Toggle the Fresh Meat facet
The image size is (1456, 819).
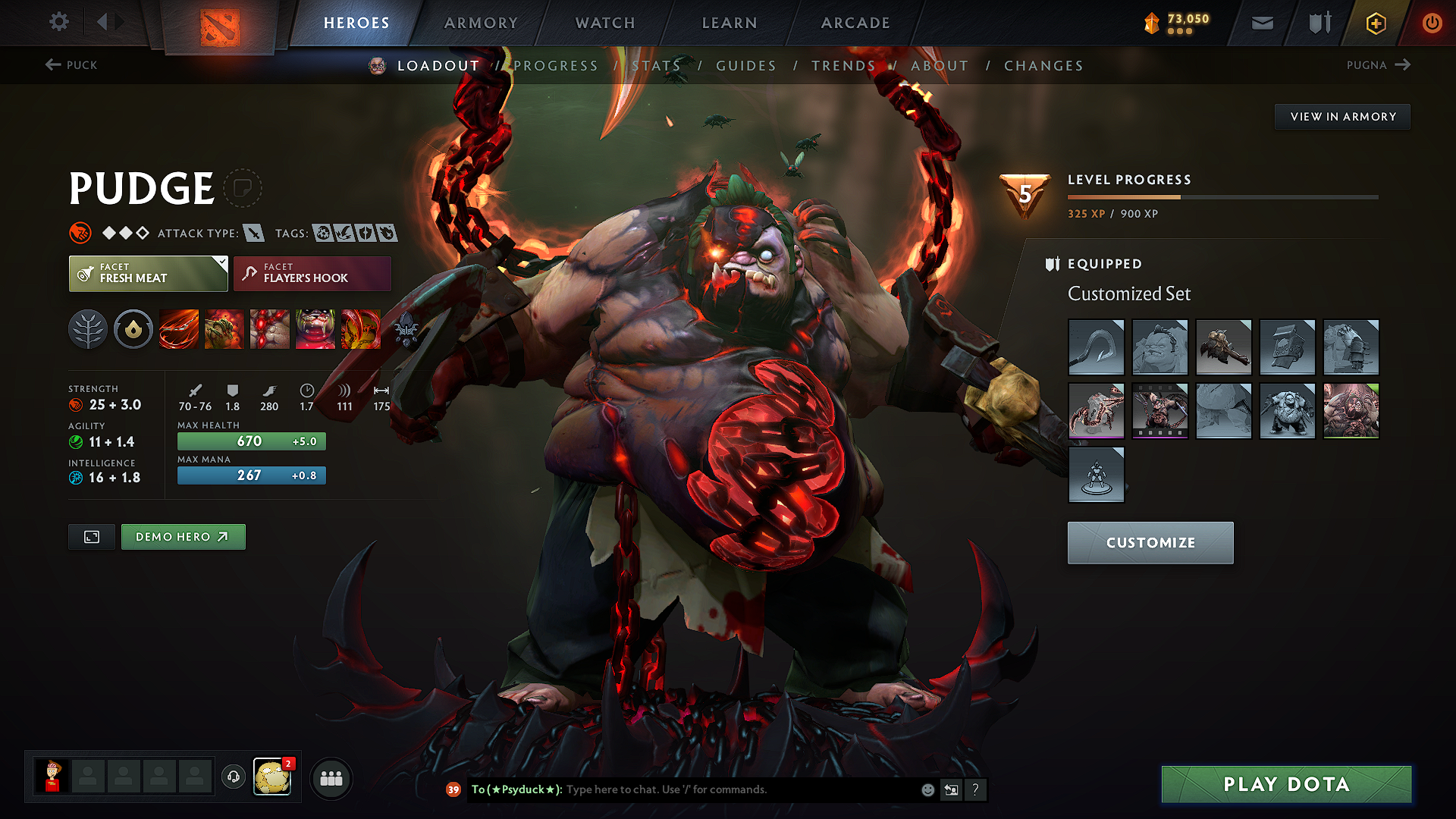(148, 273)
